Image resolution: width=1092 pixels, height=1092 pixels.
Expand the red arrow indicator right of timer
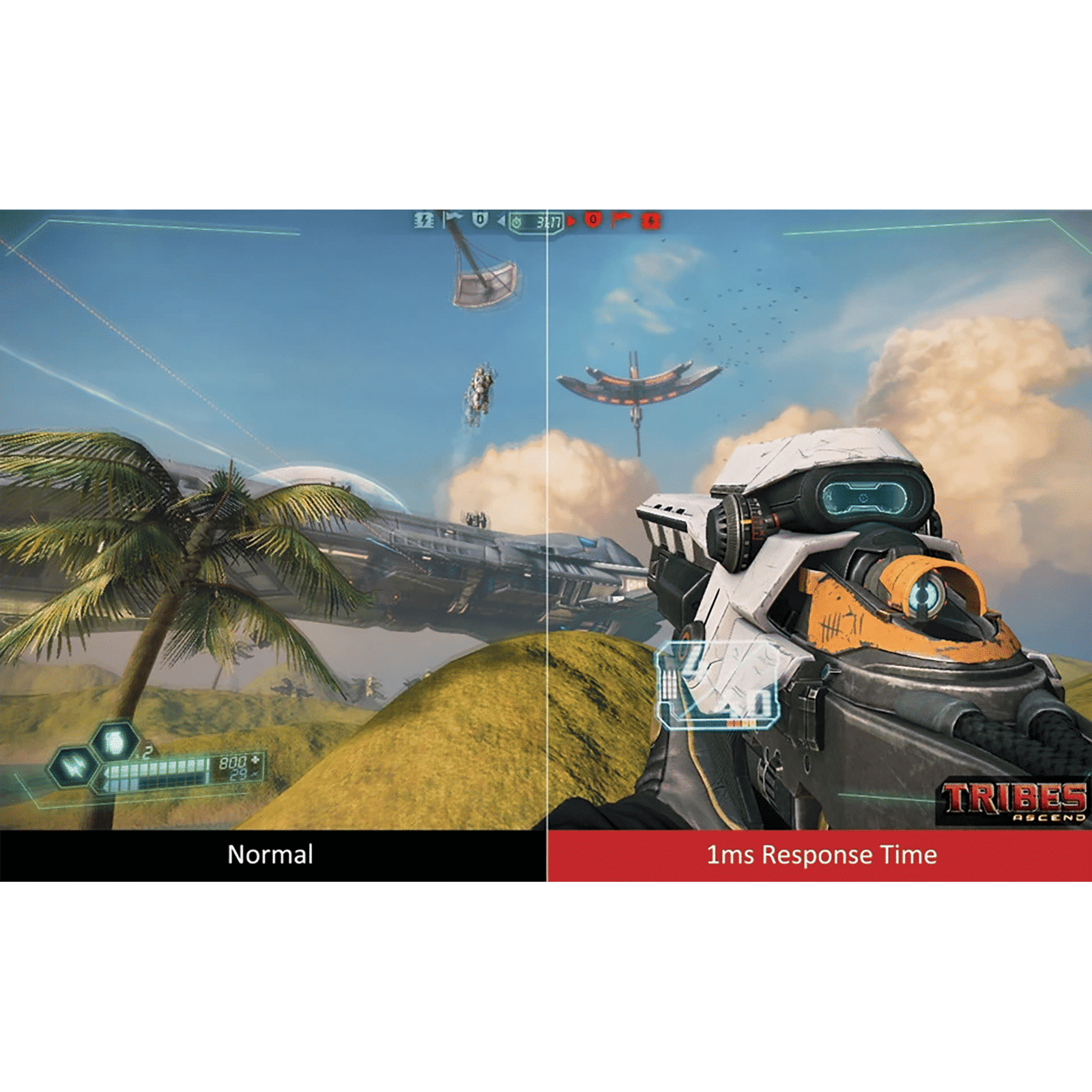tap(572, 220)
